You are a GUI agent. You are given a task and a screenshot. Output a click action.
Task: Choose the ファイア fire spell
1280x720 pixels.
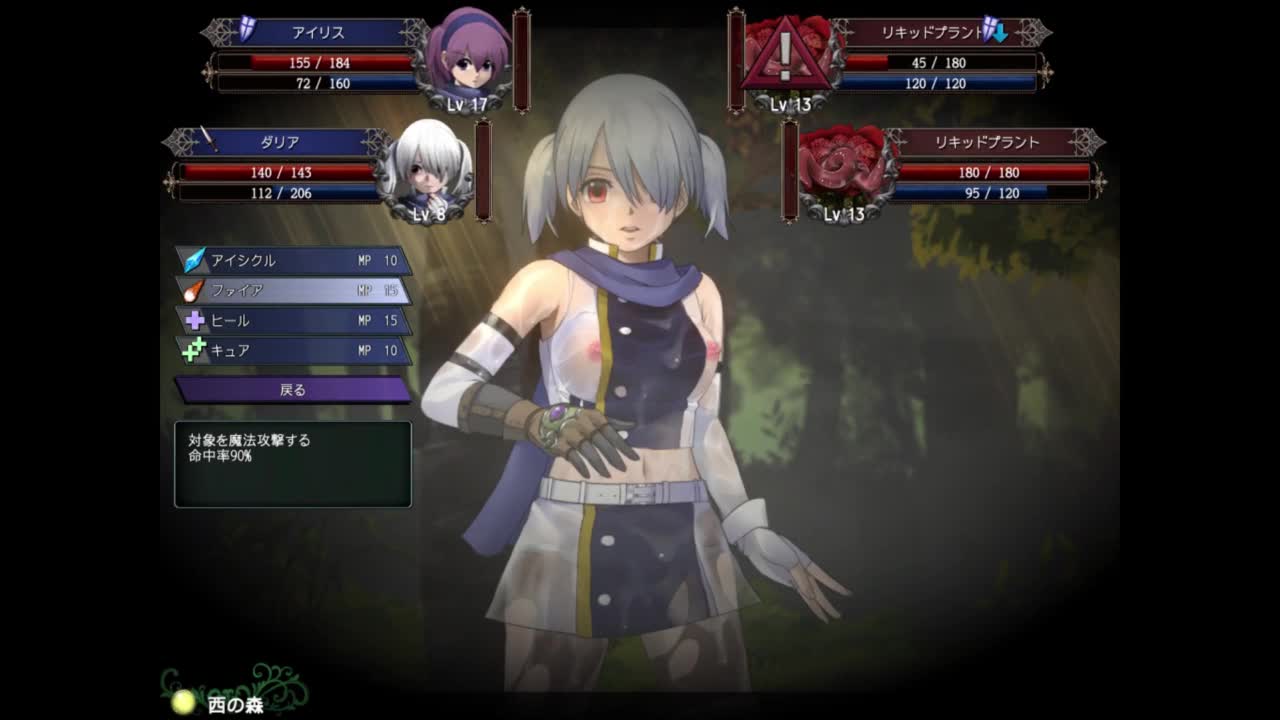(293, 290)
